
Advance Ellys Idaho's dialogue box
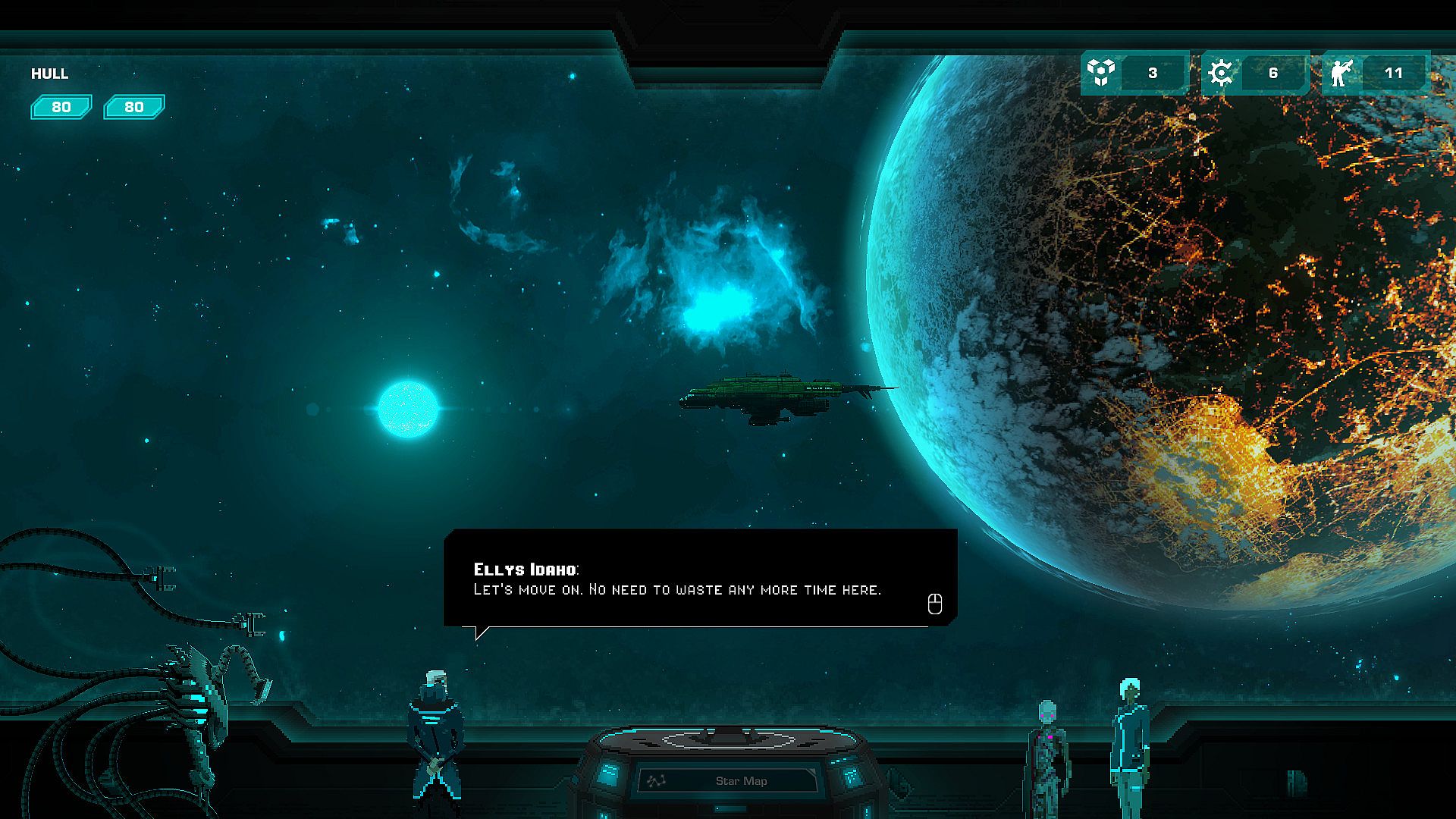[x=934, y=604]
